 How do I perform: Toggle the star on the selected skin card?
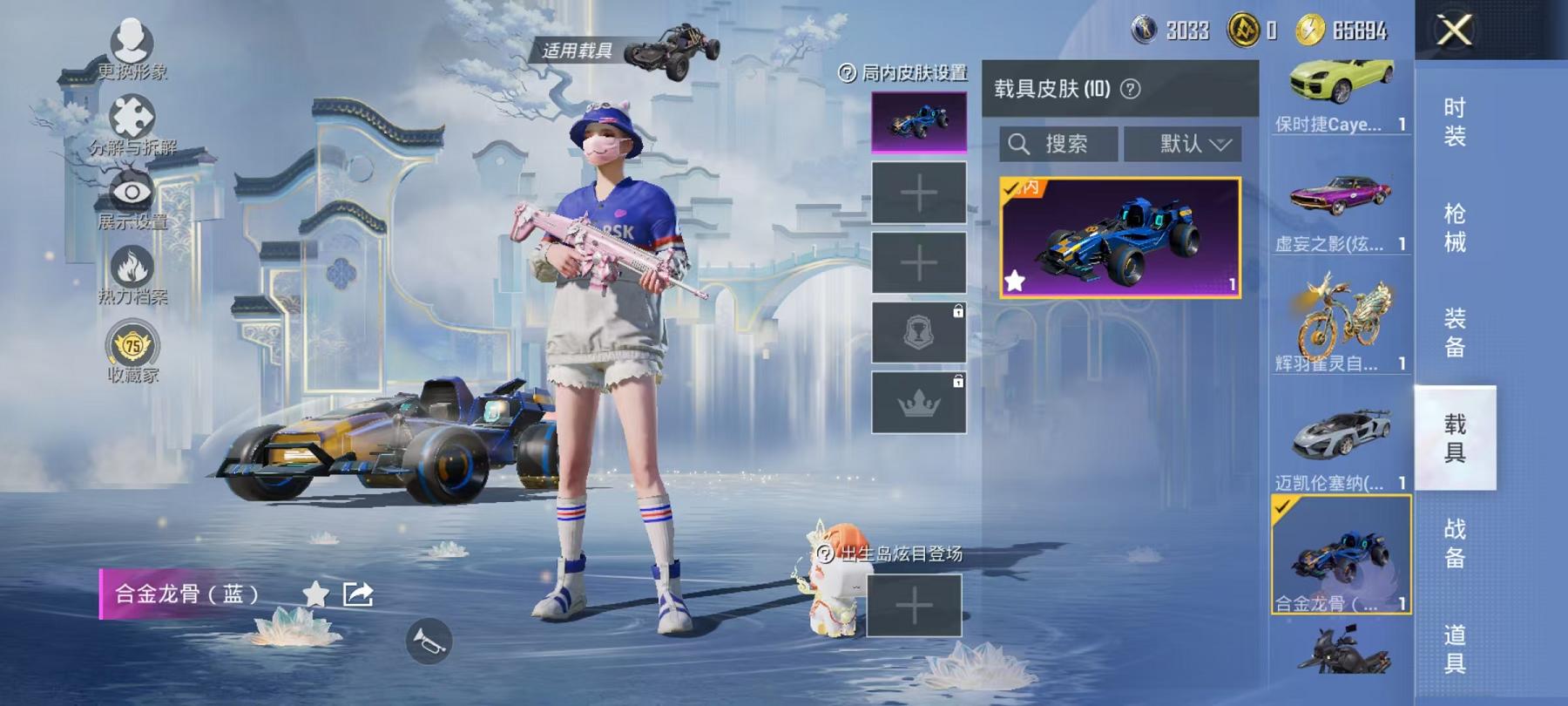(1015, 281)
